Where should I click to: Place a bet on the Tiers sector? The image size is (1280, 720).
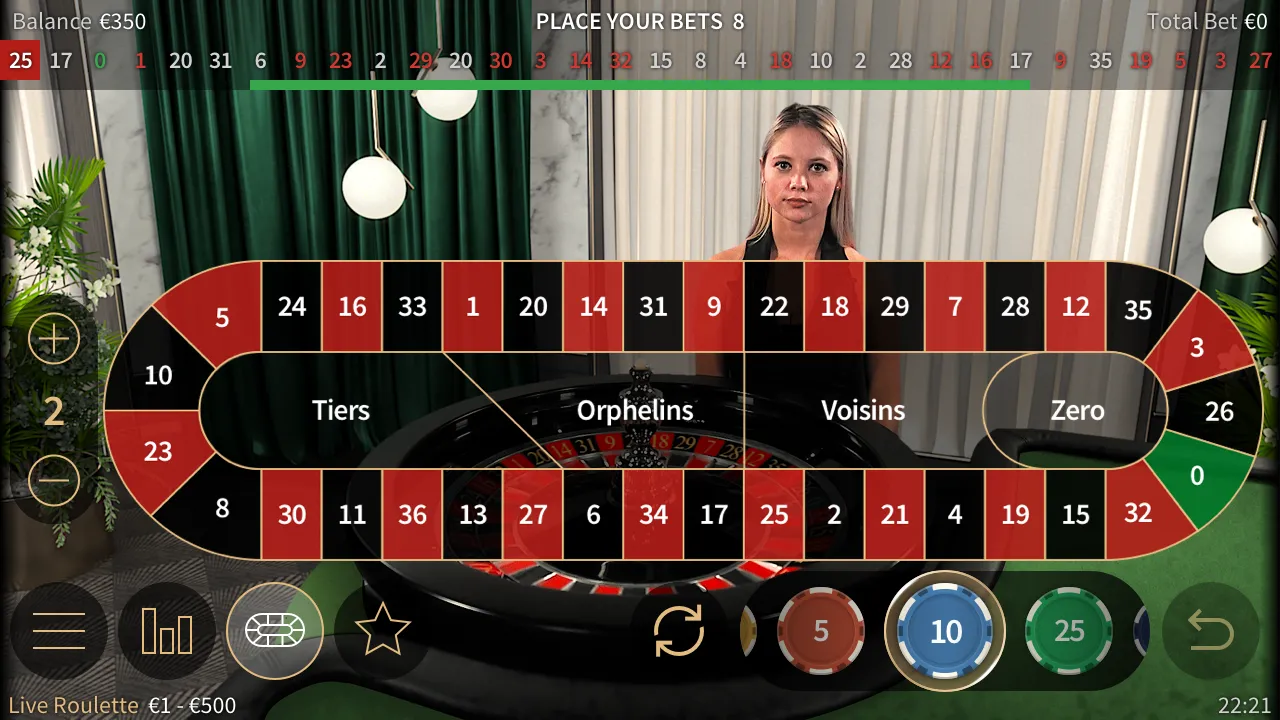click(340, 410)
